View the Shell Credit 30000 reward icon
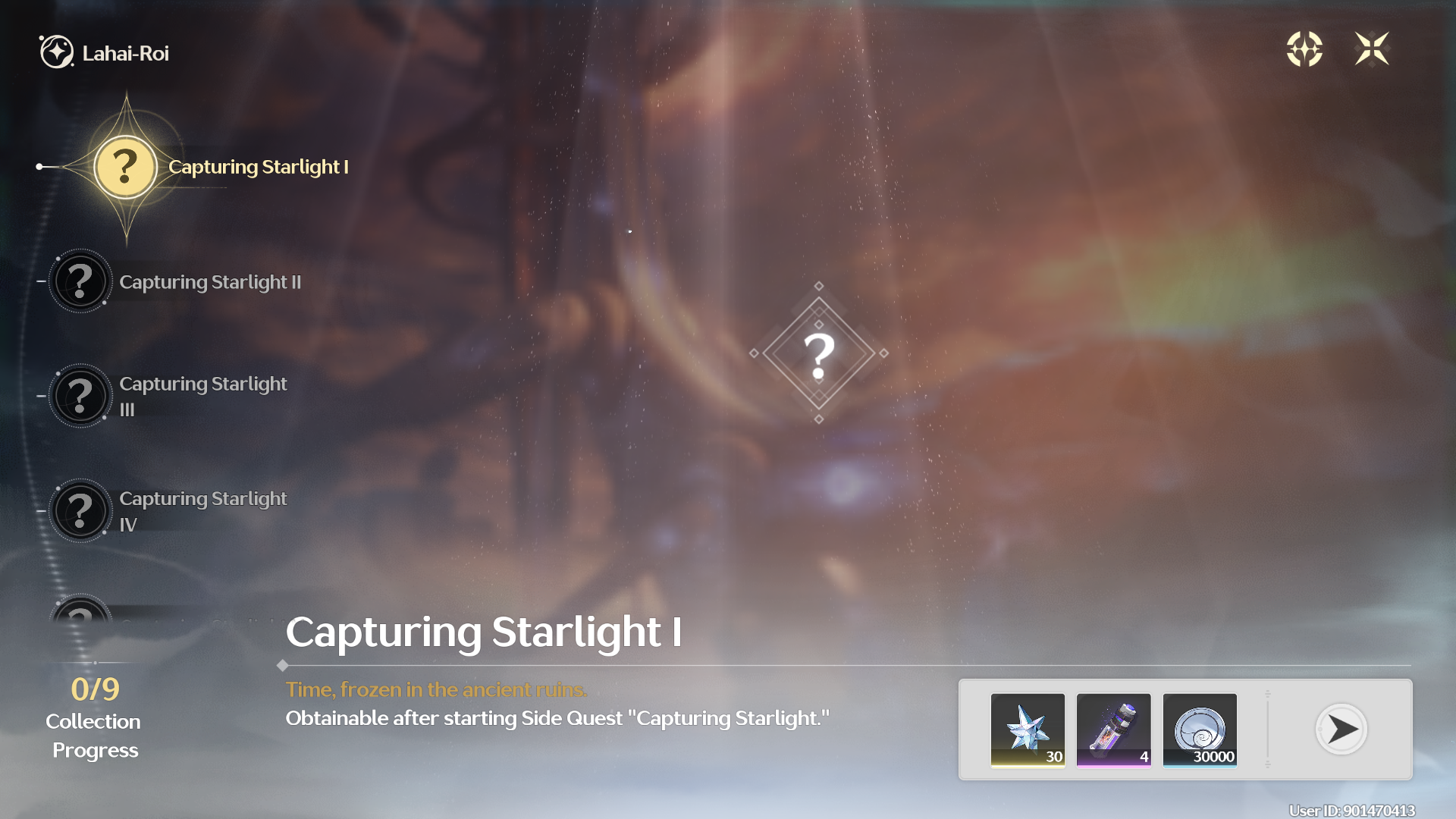 [1200, 730]
